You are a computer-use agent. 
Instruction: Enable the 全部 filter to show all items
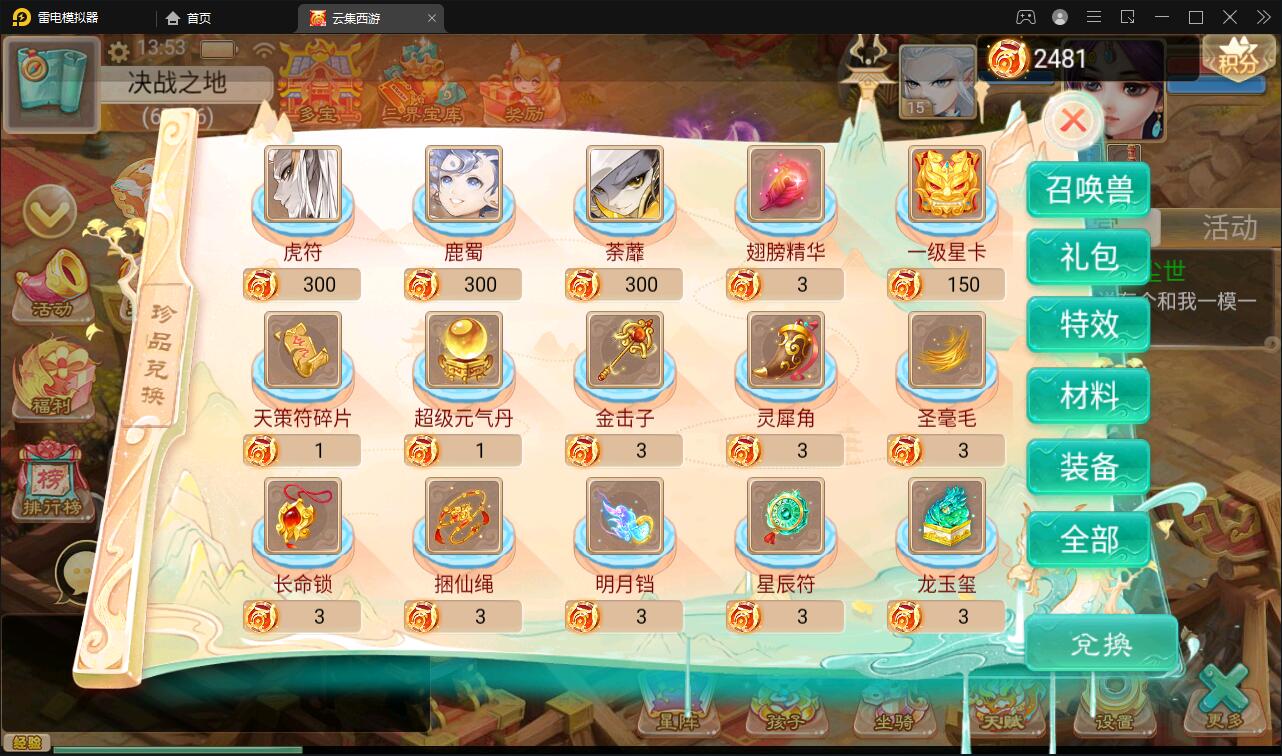pos(1088,540)
